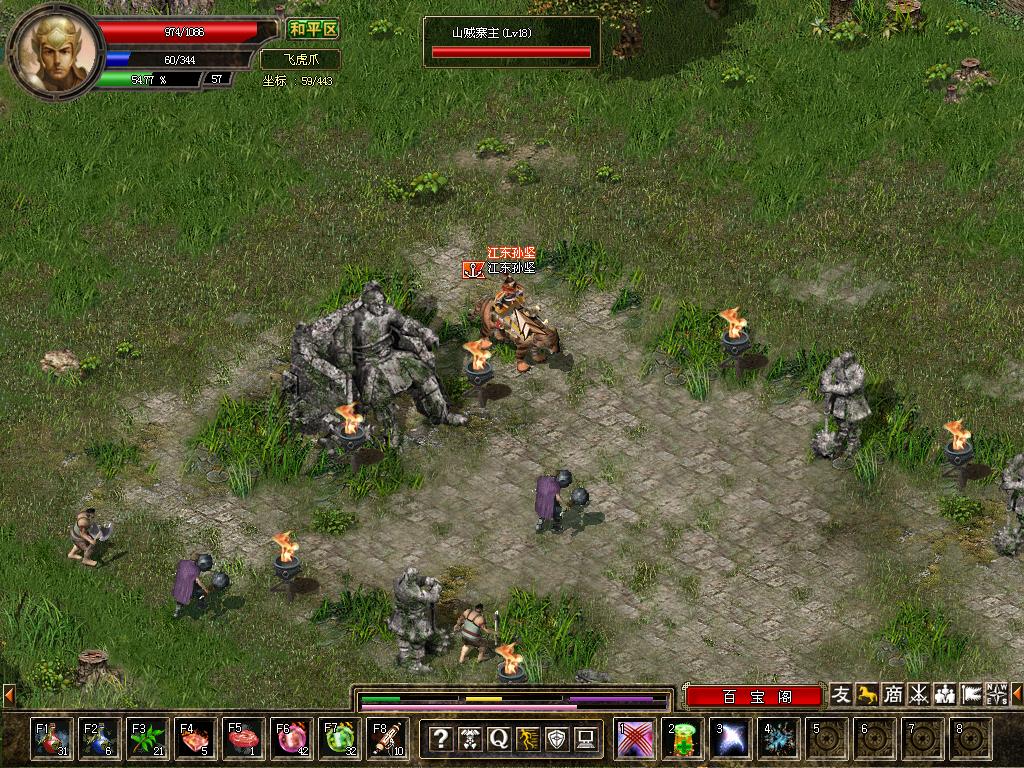Use the blue mana potion in F2

coord(100,739)
